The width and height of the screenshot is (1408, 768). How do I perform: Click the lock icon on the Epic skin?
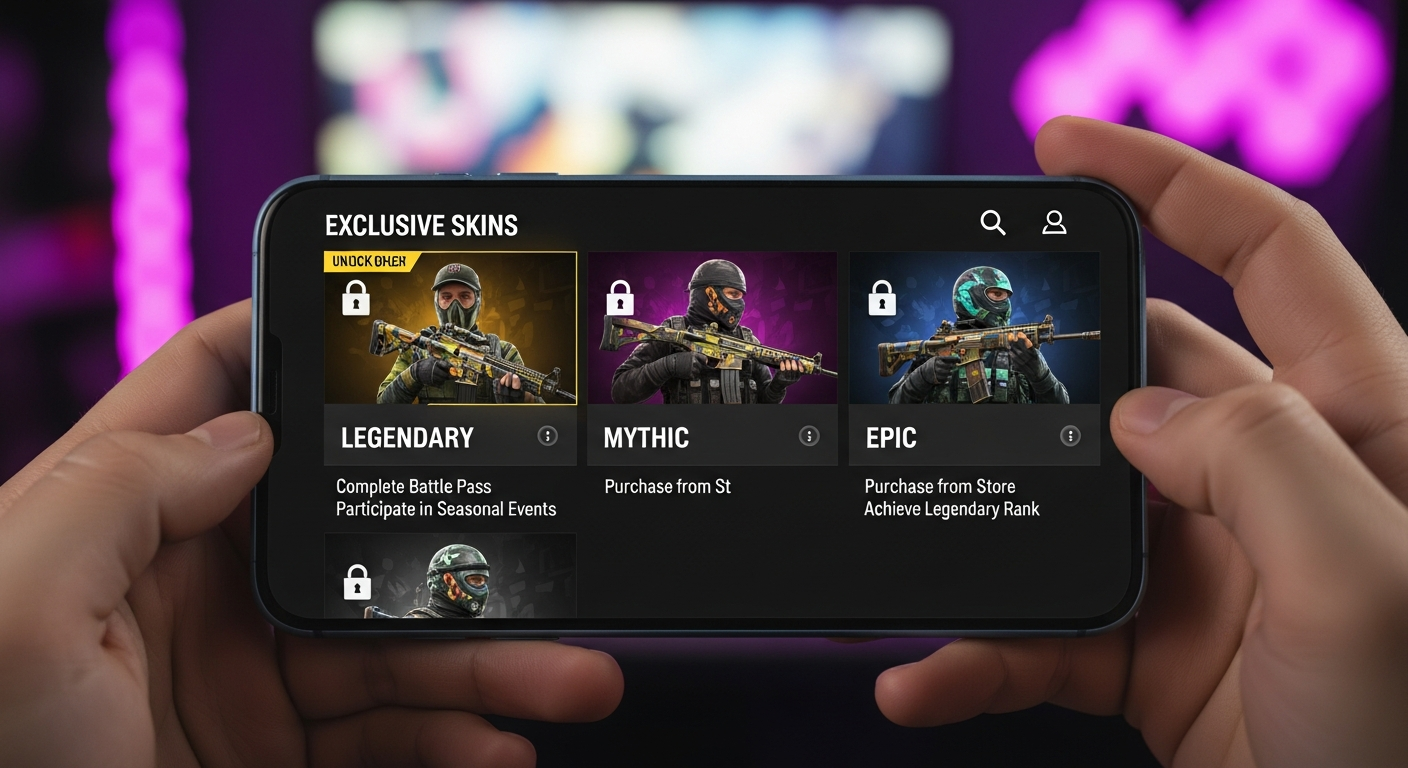881,297
